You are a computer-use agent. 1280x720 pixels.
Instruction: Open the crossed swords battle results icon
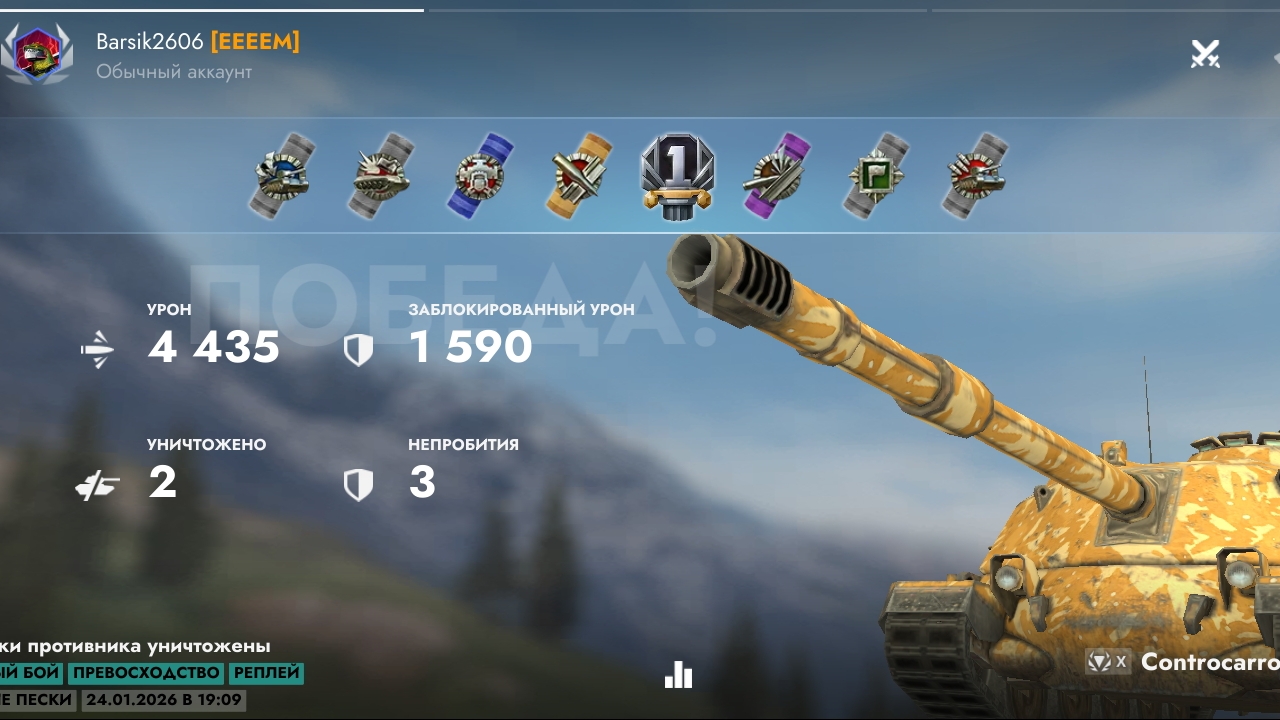coord(1205,54)
